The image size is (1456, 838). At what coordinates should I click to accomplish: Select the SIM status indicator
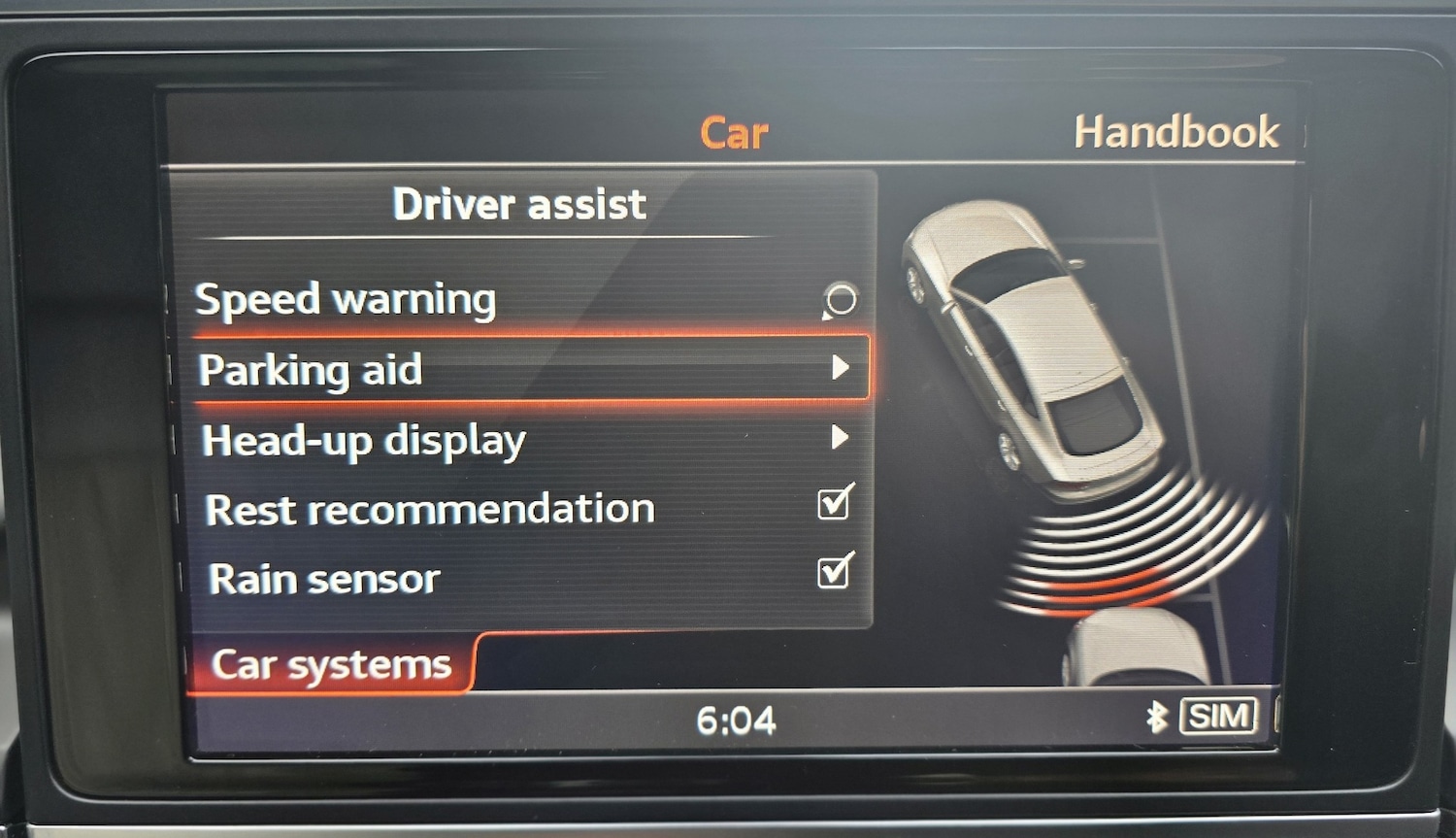coord(1219,717)
